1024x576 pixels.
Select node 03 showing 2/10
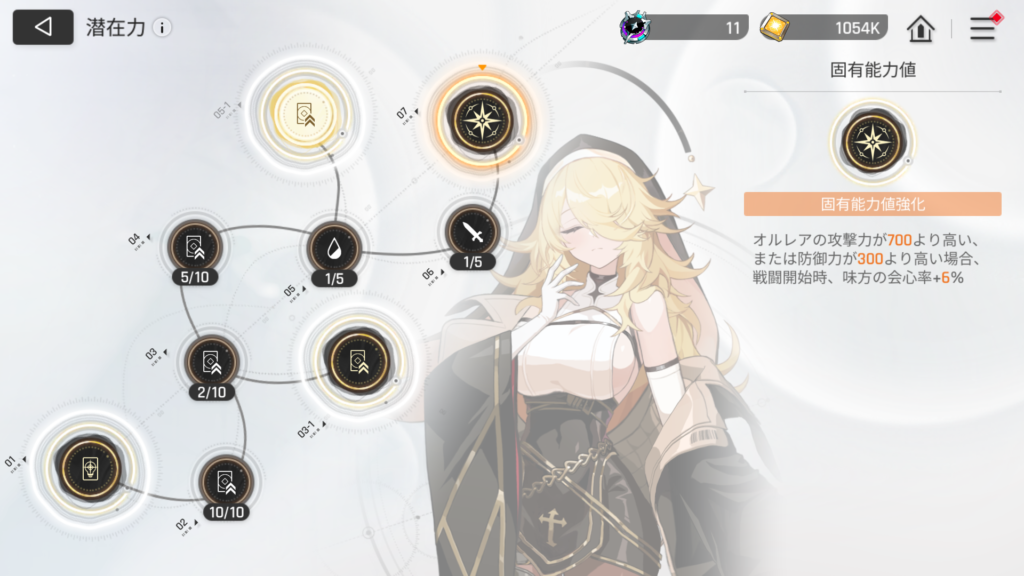pyautogui.click(x=211, y=362)
